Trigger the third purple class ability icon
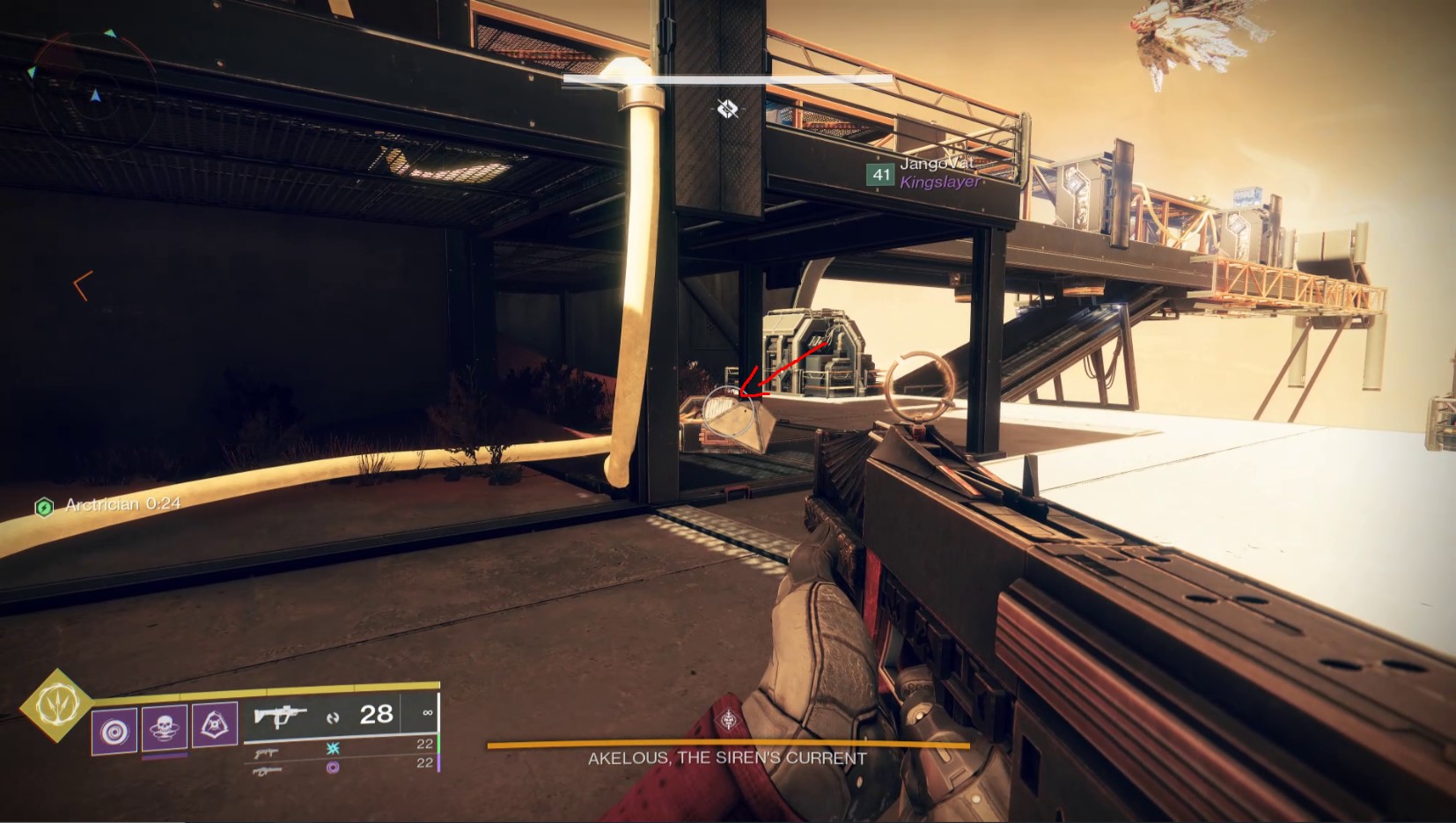The height and width of the screenshot is (823, 1456). 215,725
